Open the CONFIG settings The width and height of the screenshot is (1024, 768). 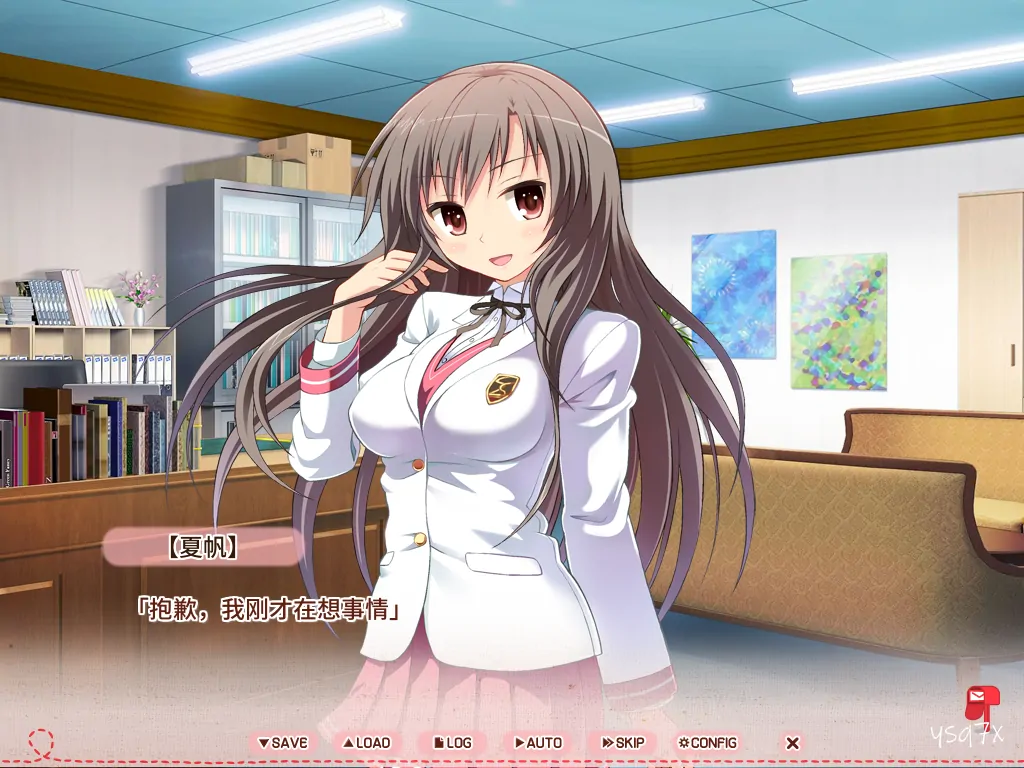click(x=707, y=743)
